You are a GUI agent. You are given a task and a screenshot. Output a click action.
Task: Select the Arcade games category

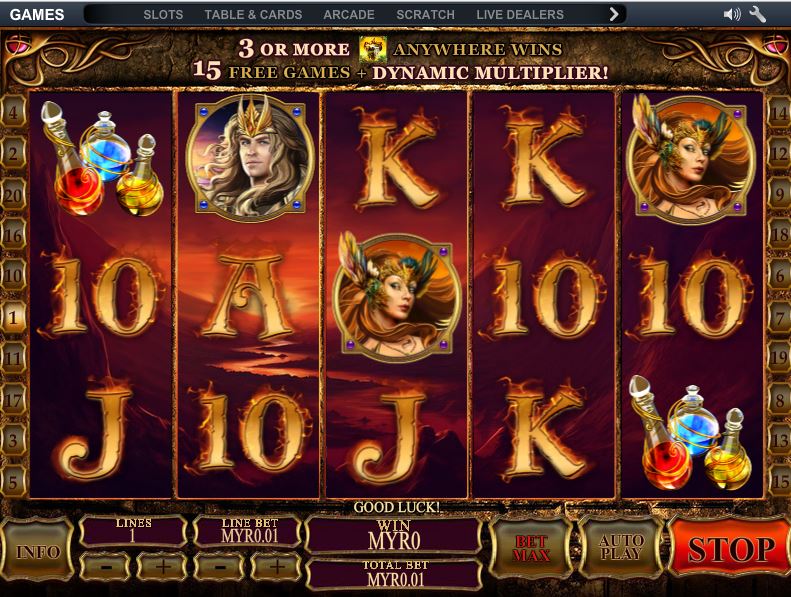tap(349, 15)
